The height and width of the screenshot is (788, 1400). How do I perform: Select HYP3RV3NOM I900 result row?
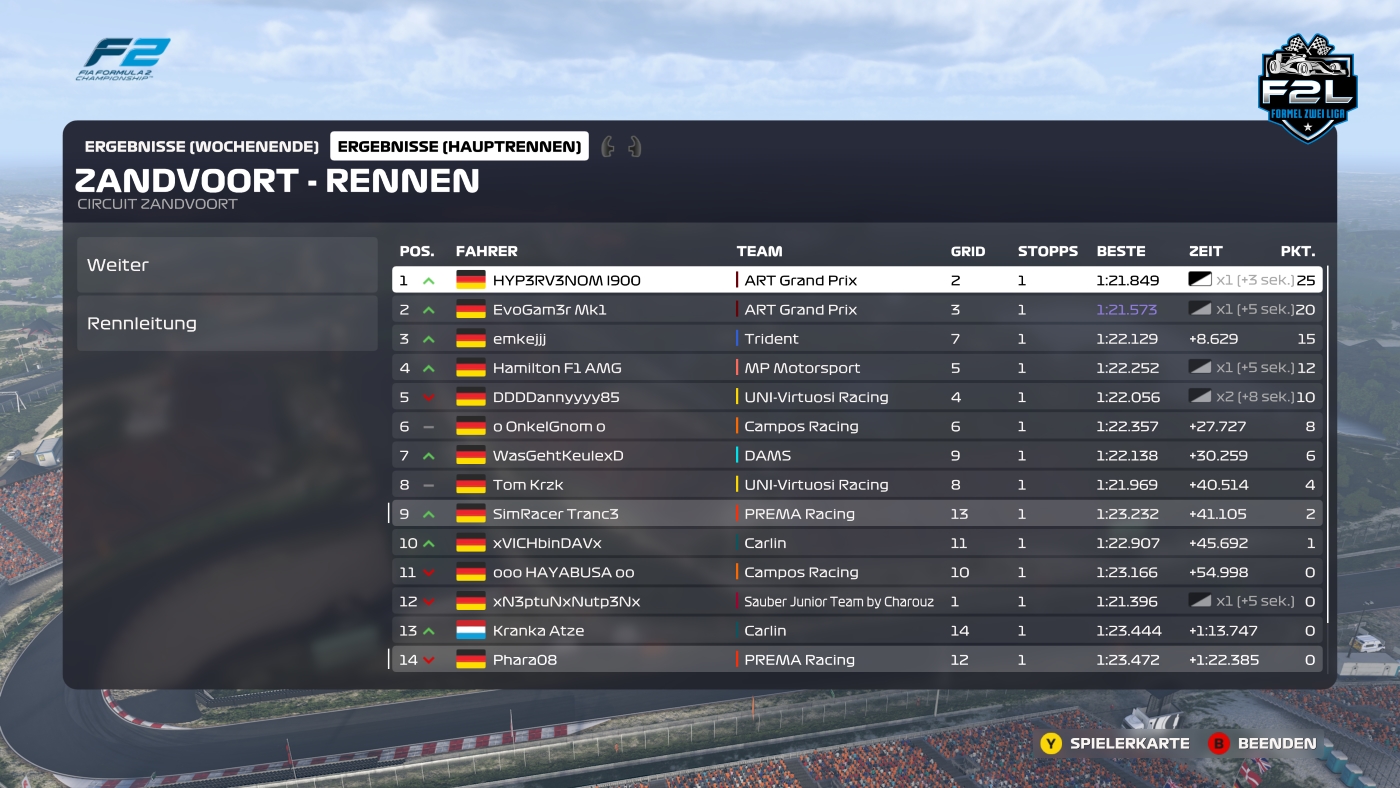857,280
